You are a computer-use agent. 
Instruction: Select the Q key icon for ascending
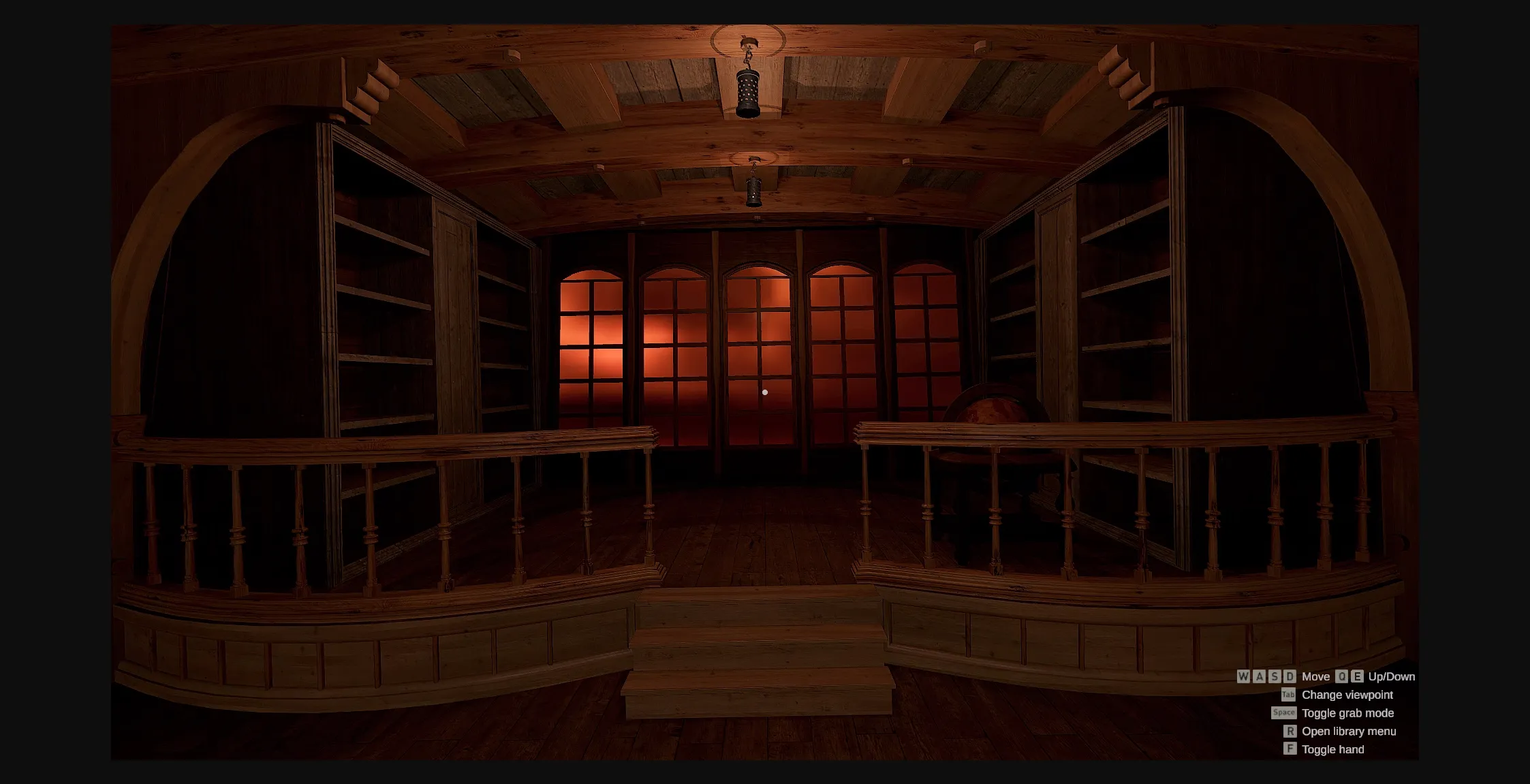(x=1342, y=677)
